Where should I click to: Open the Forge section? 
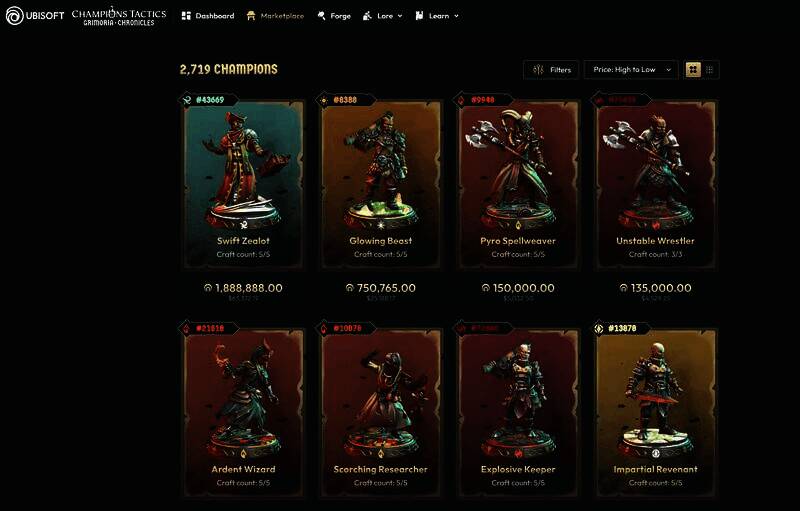point(334,16)
